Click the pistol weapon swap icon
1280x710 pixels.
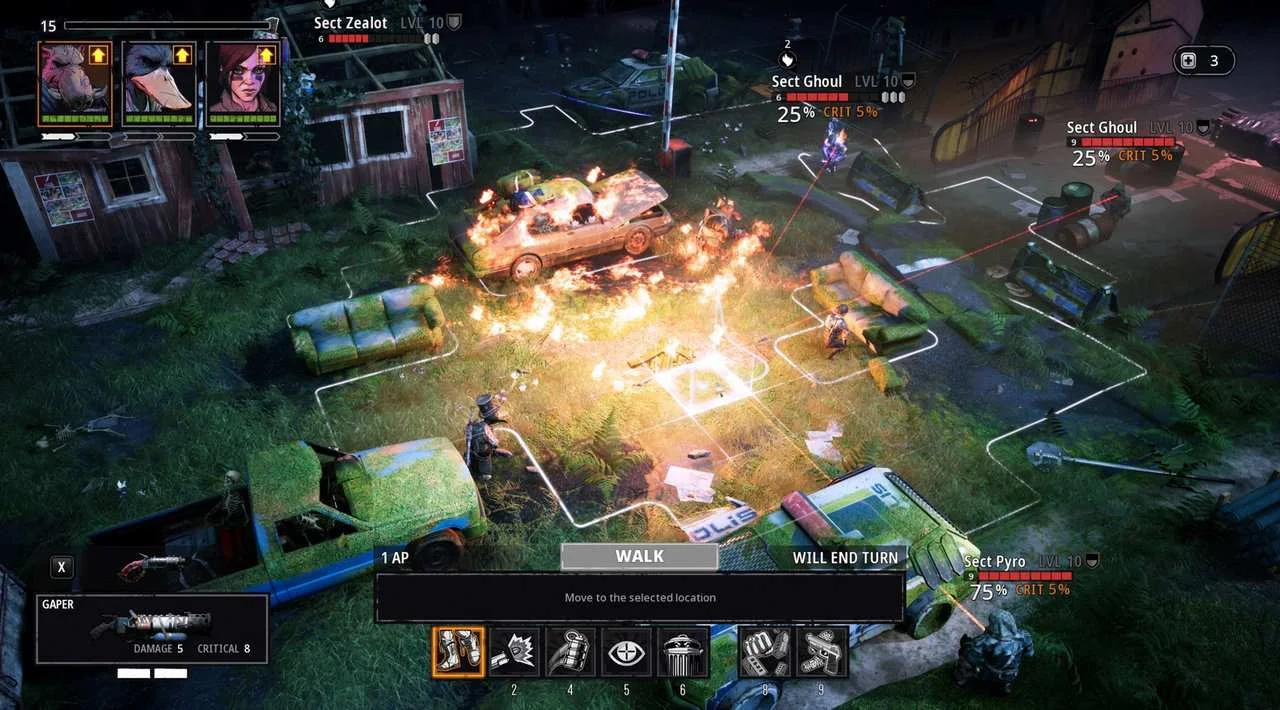[822, 652]
